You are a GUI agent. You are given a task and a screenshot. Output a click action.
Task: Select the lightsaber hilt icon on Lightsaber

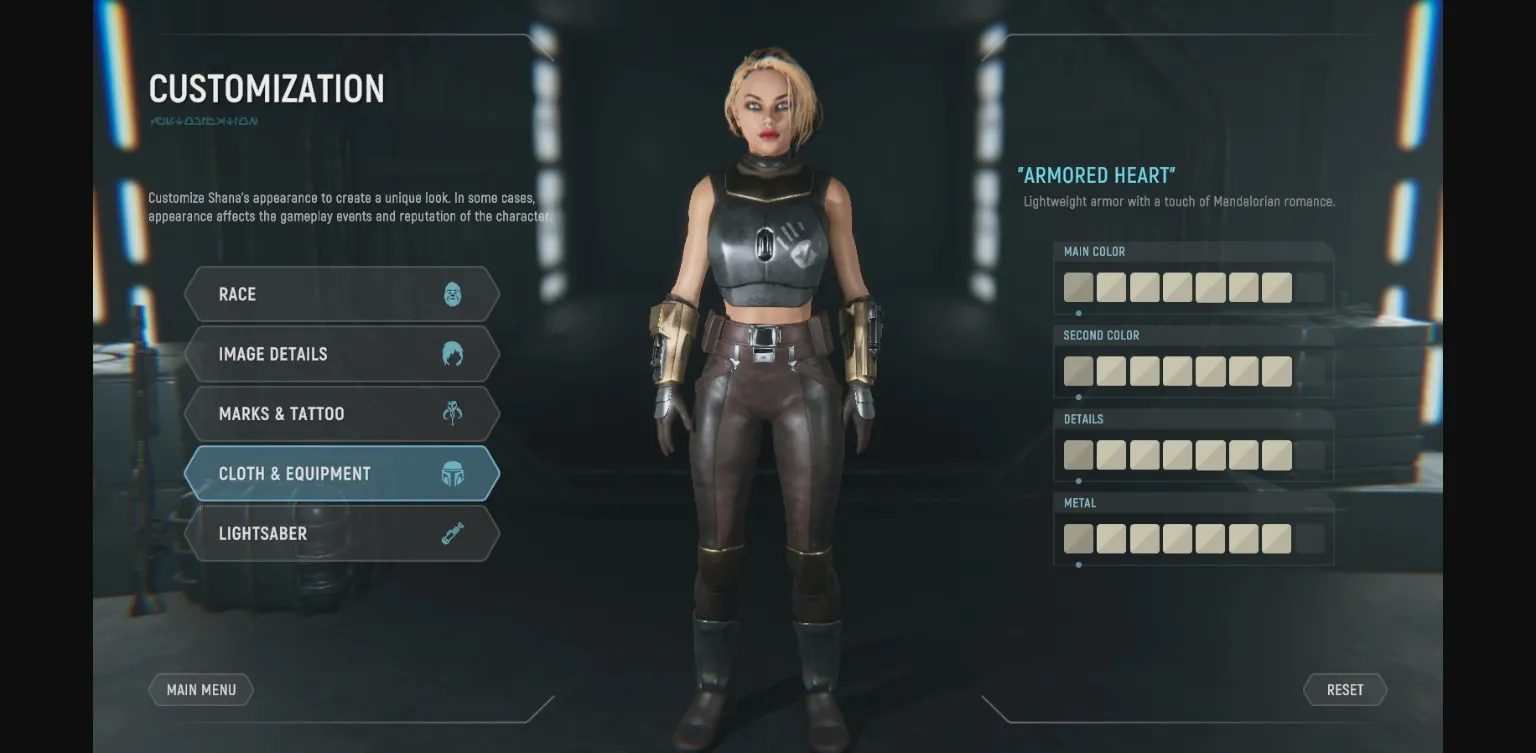[x=453, y=533]
